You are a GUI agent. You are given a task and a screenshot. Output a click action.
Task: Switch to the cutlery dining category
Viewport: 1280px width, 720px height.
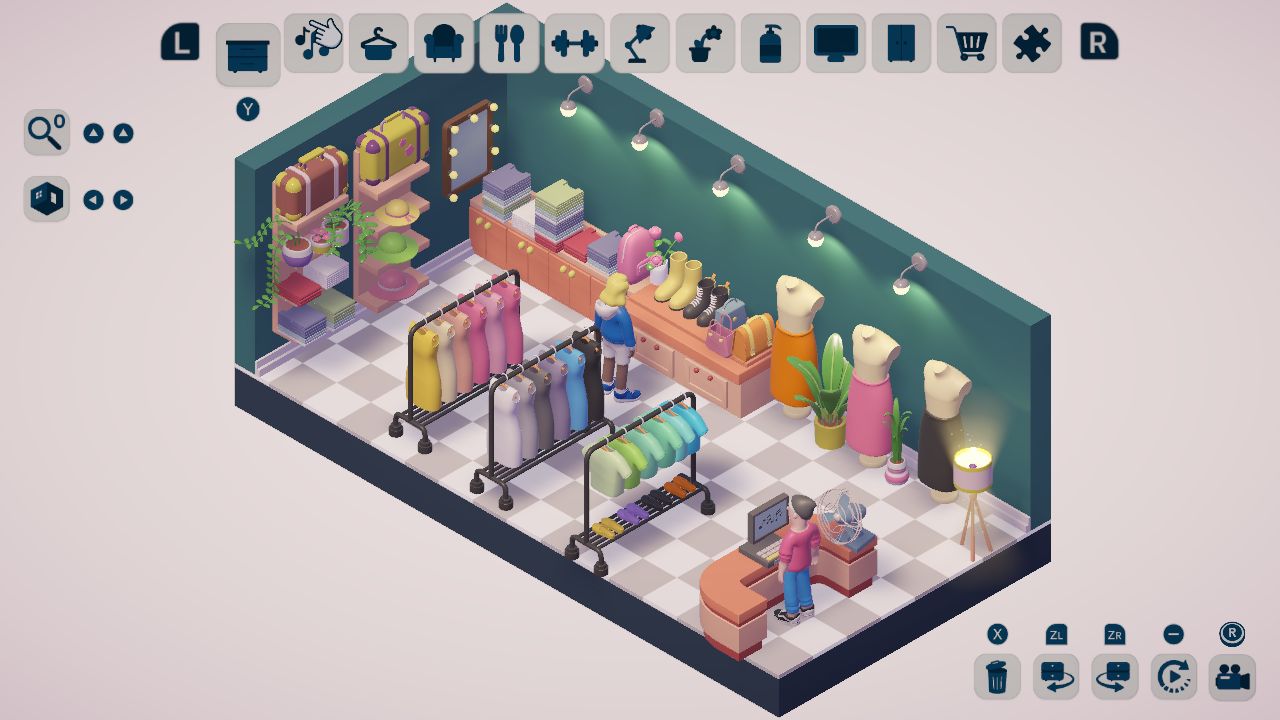point(510,45)
